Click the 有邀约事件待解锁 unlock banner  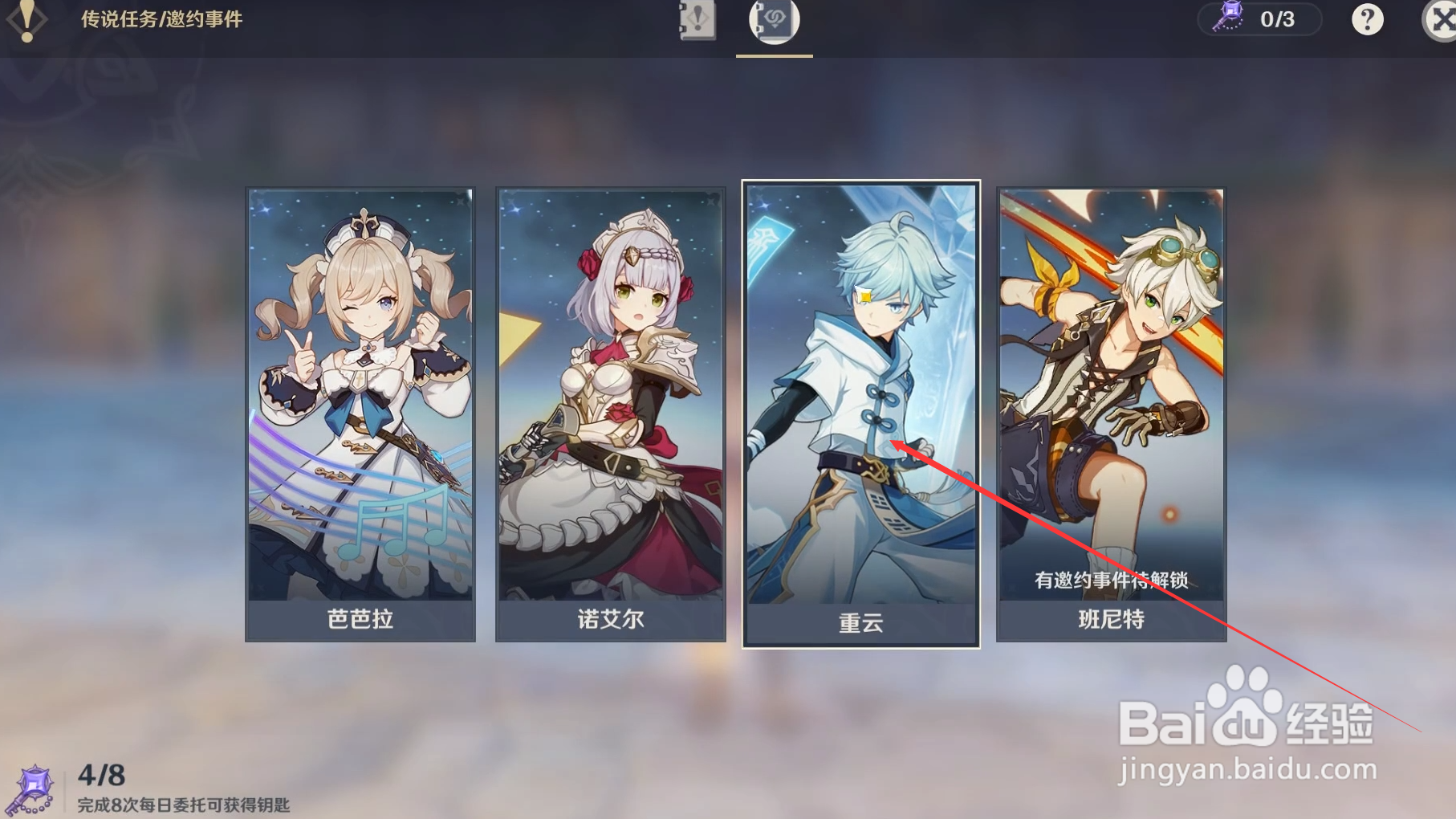point(1112,577)
